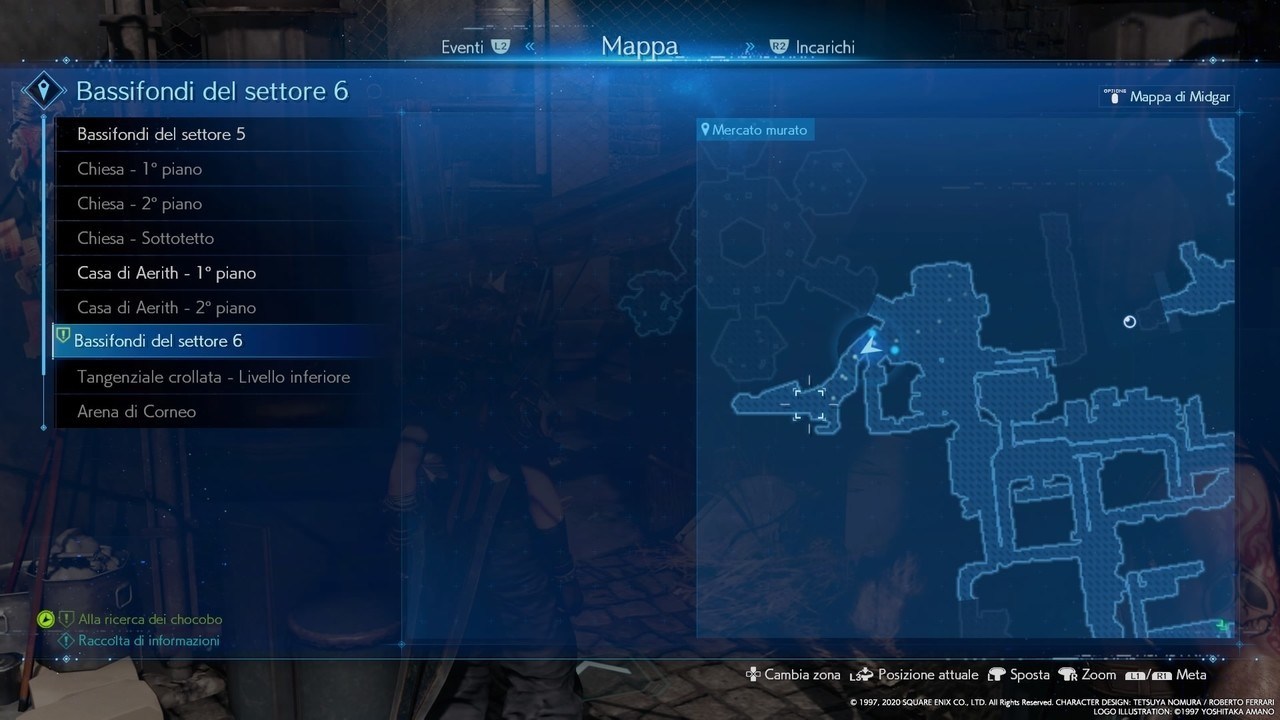Select highlighted Bassifondi del settore 6 row

tap(158, 341)
